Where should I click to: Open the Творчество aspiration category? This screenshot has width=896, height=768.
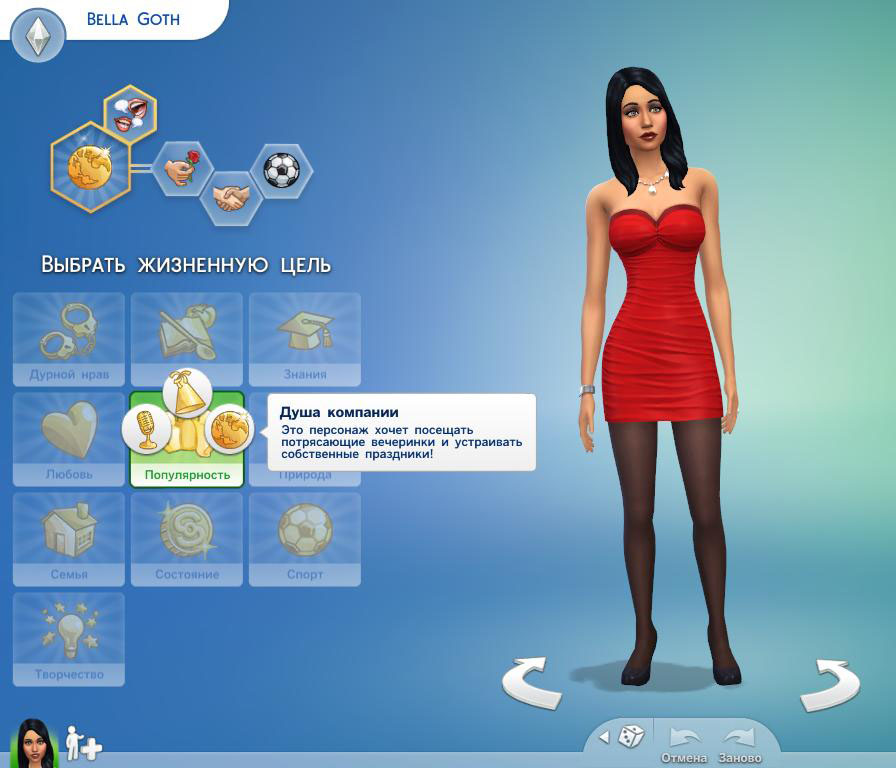(69, 639)
